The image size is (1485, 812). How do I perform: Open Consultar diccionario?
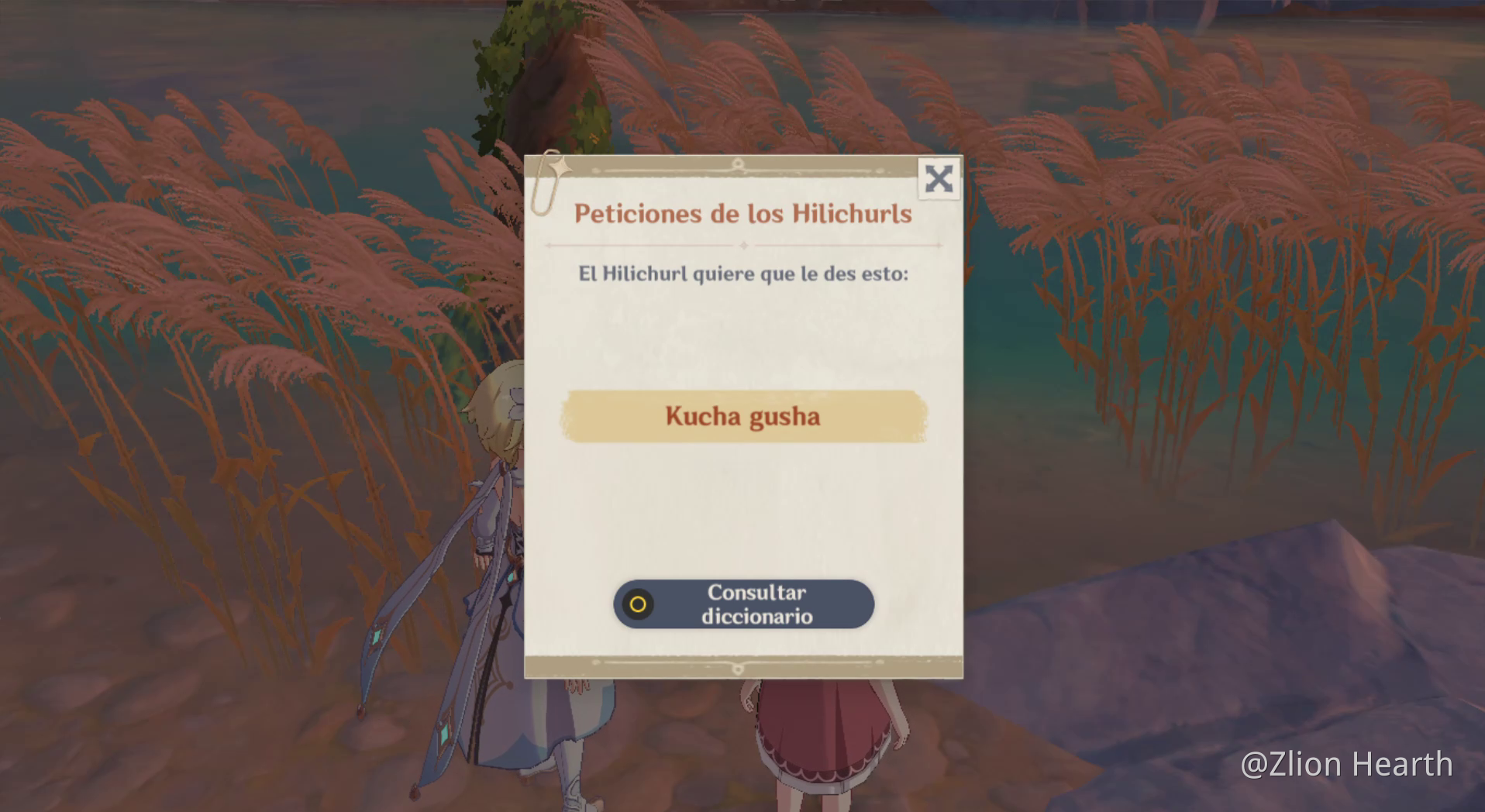click(756, 603)
